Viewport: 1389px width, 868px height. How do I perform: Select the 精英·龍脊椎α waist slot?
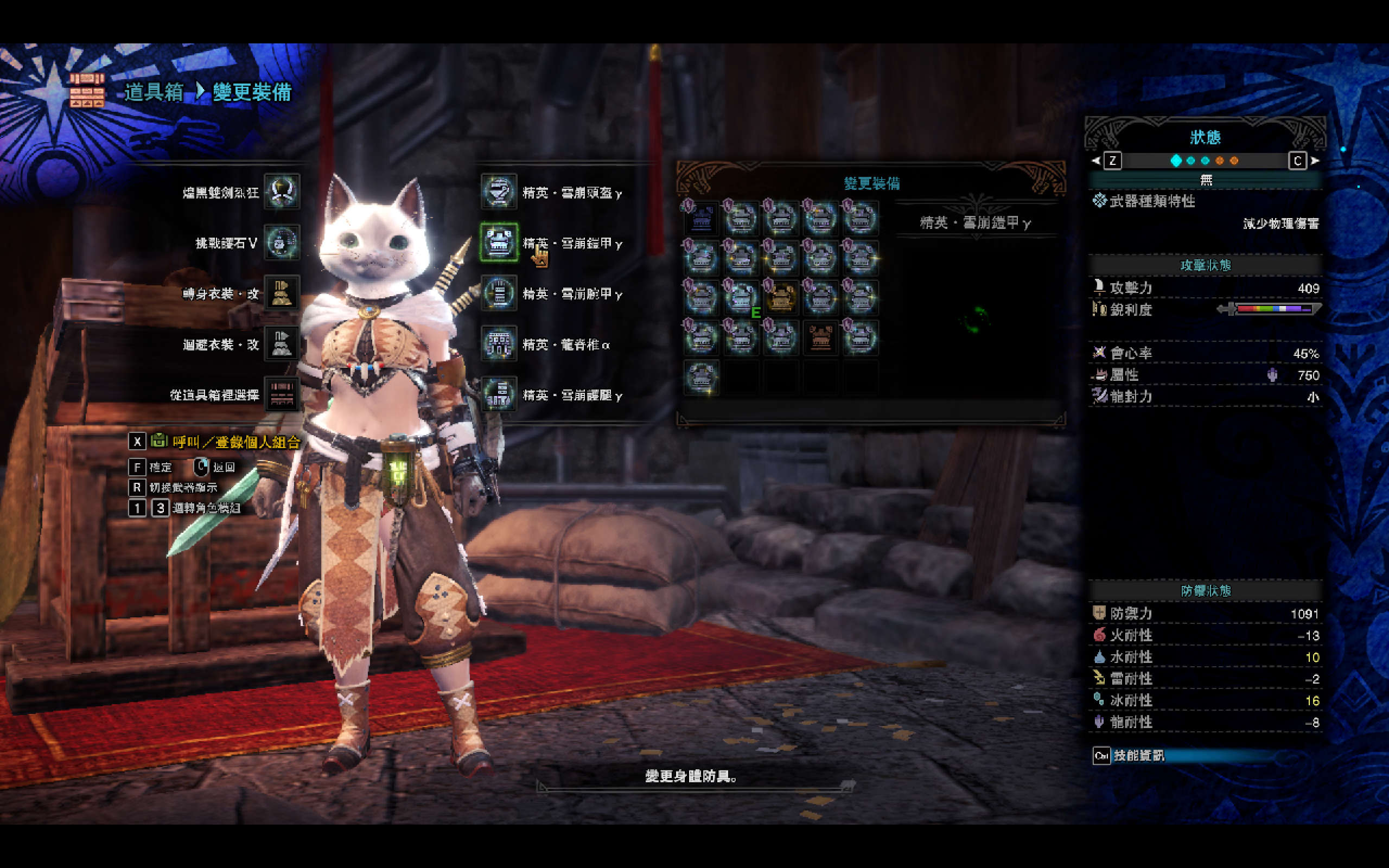tap(498, 344)
